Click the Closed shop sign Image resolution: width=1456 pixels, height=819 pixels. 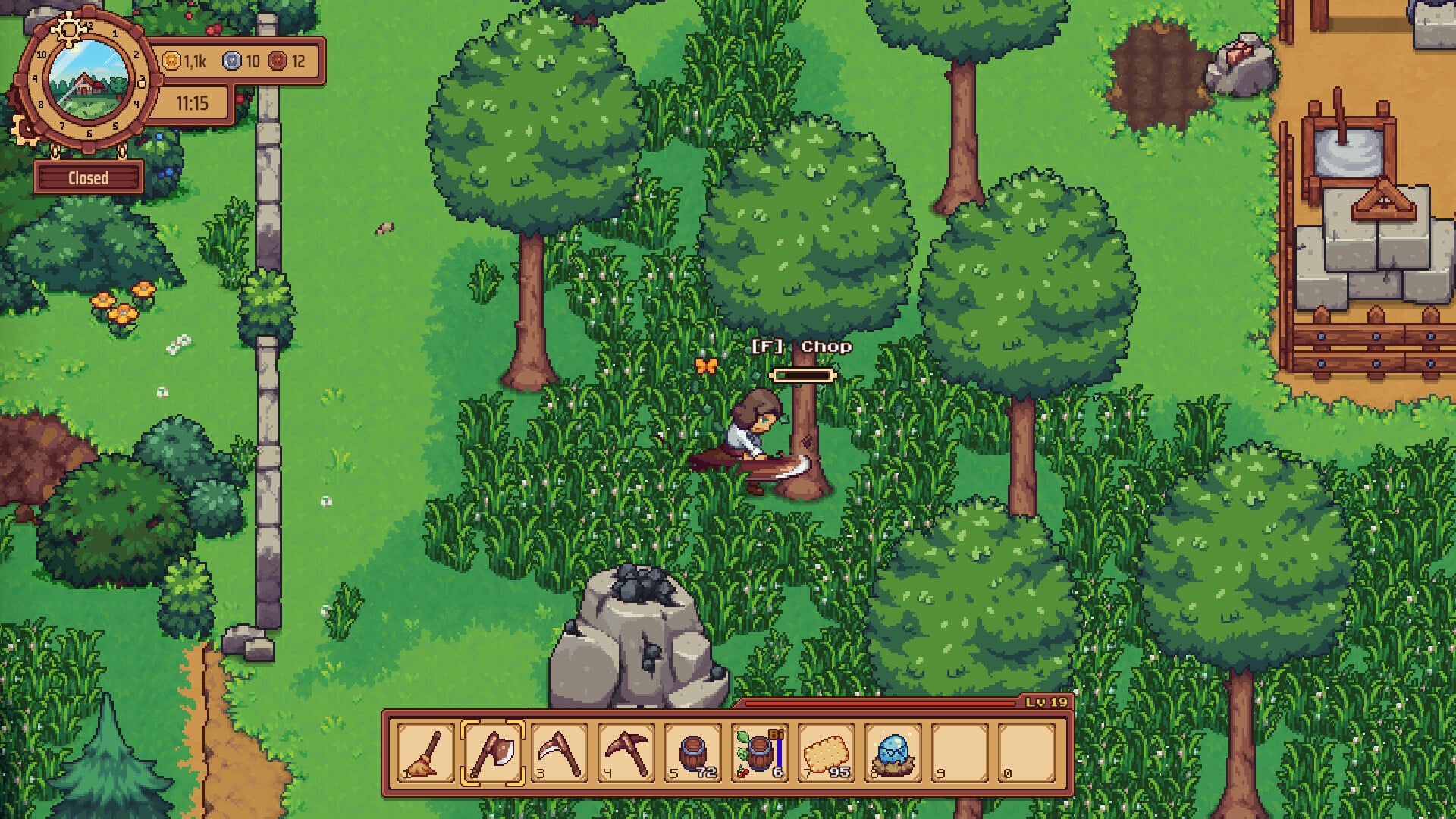(x=89, y=177)
